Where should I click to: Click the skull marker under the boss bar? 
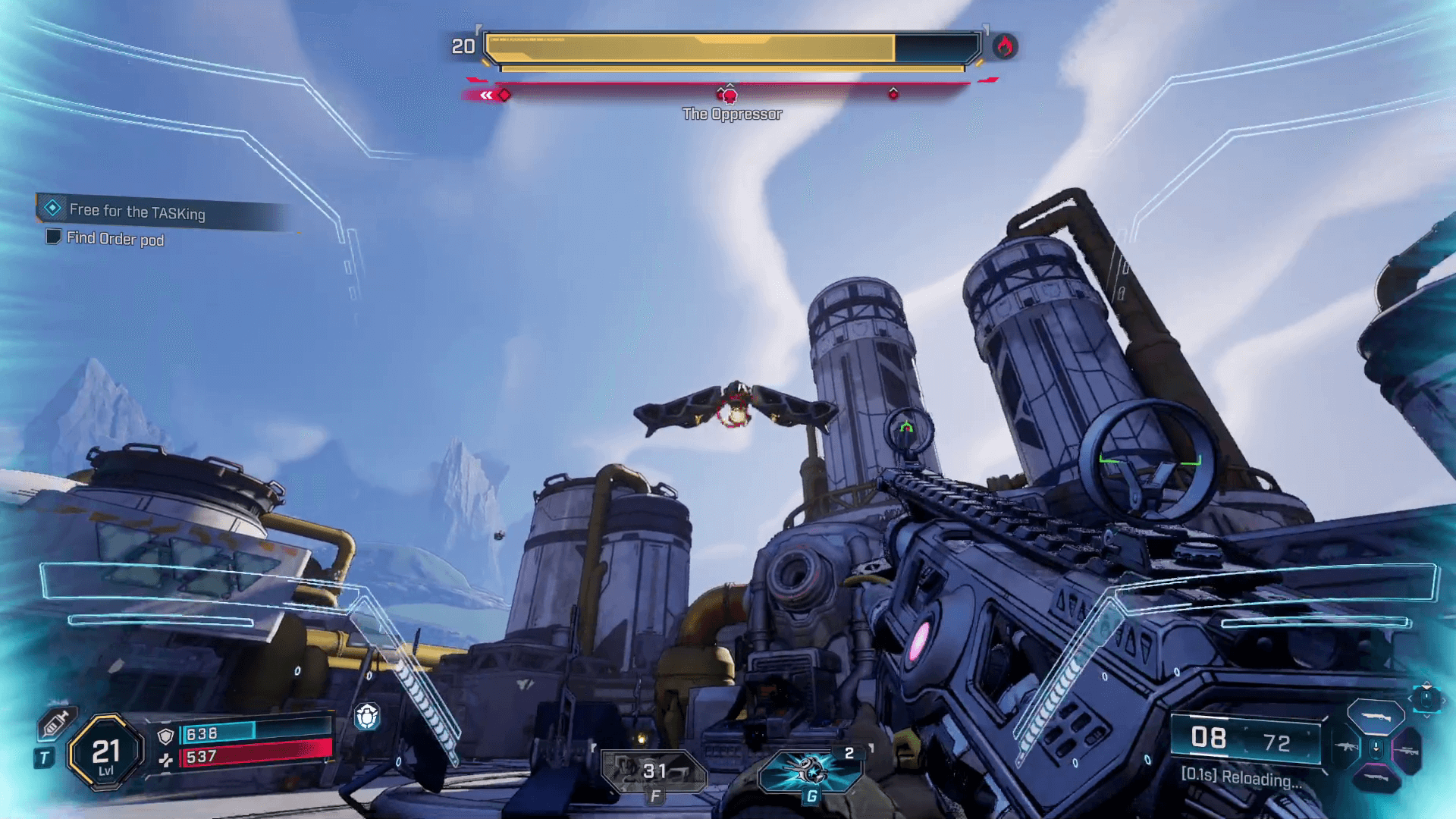pyautogui.click(x=730, y=96)
